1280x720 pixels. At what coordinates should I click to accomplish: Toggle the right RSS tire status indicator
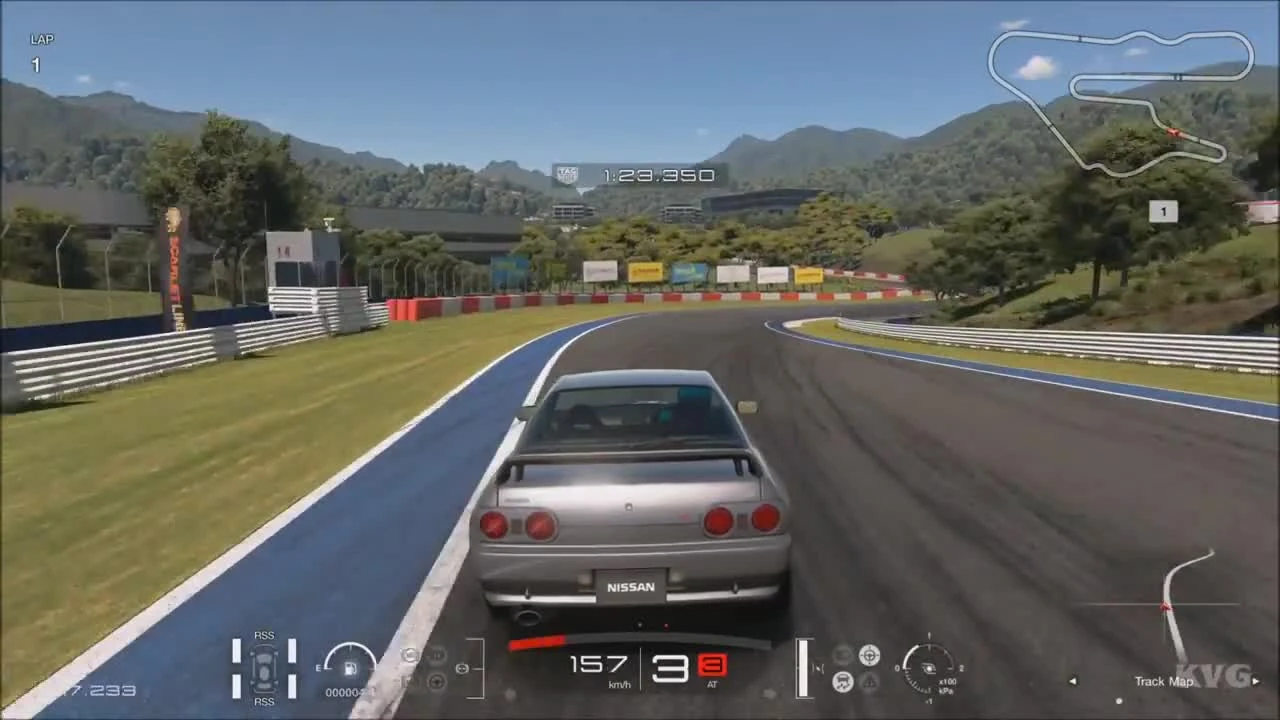(291, 668)
